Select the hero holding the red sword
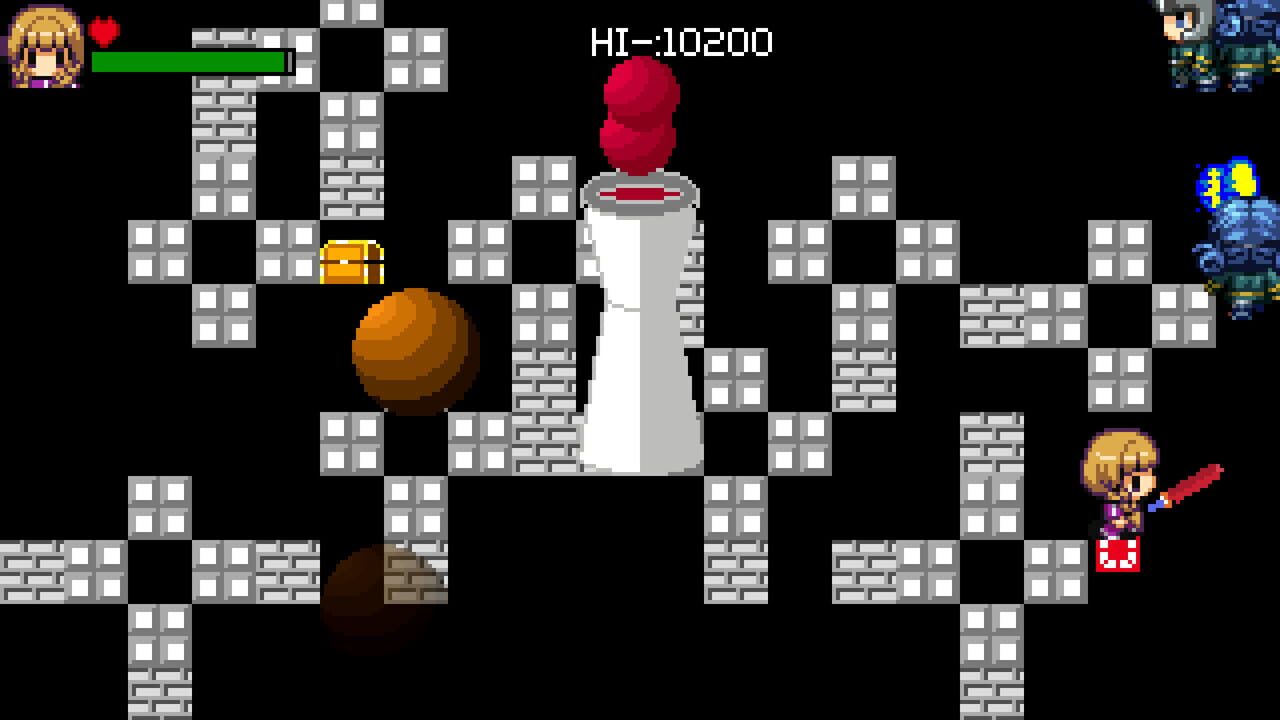The width and height of the screenshot is (1280, 720). coord(1120,480)
